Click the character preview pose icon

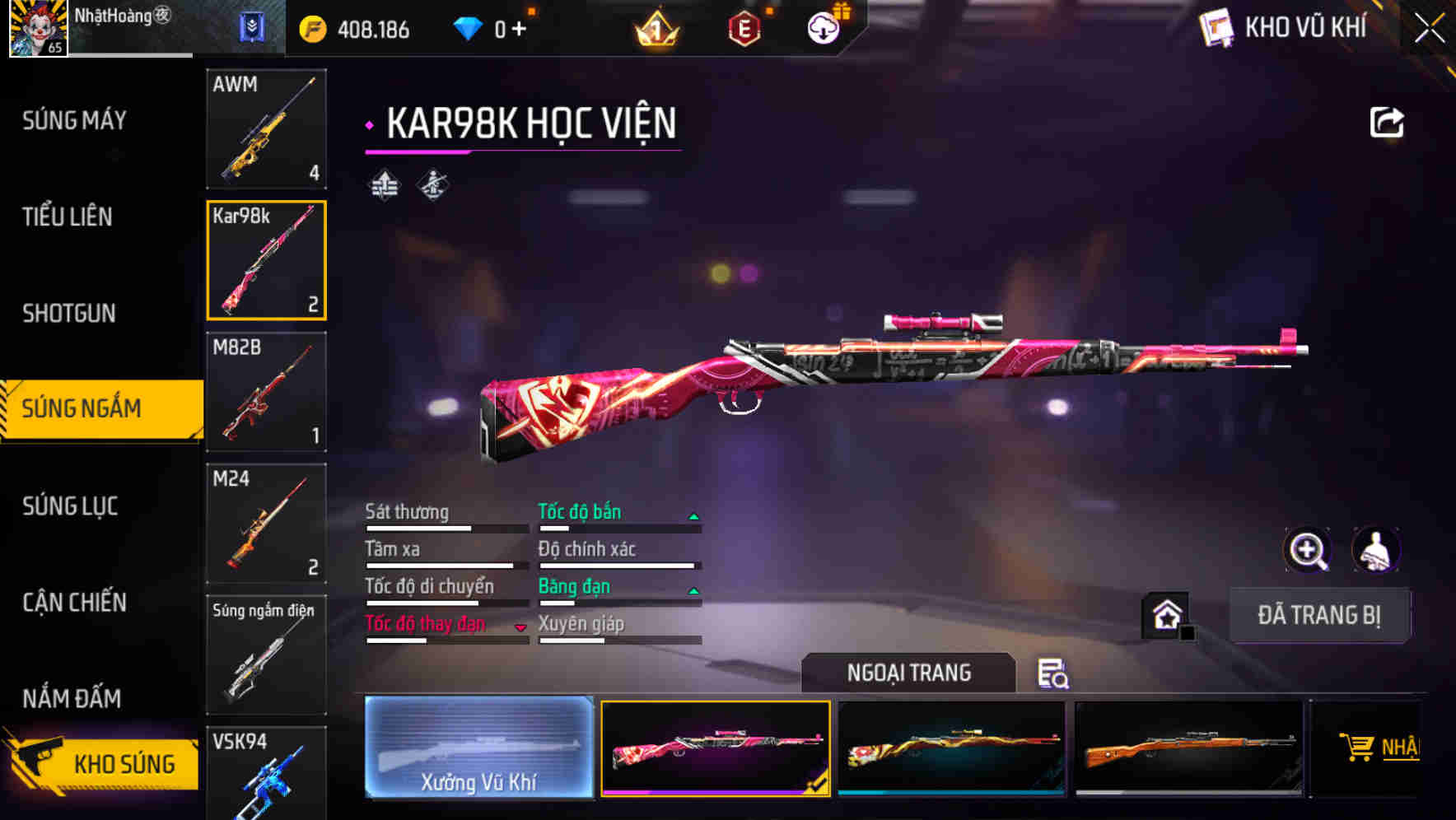coord(1375,550)
